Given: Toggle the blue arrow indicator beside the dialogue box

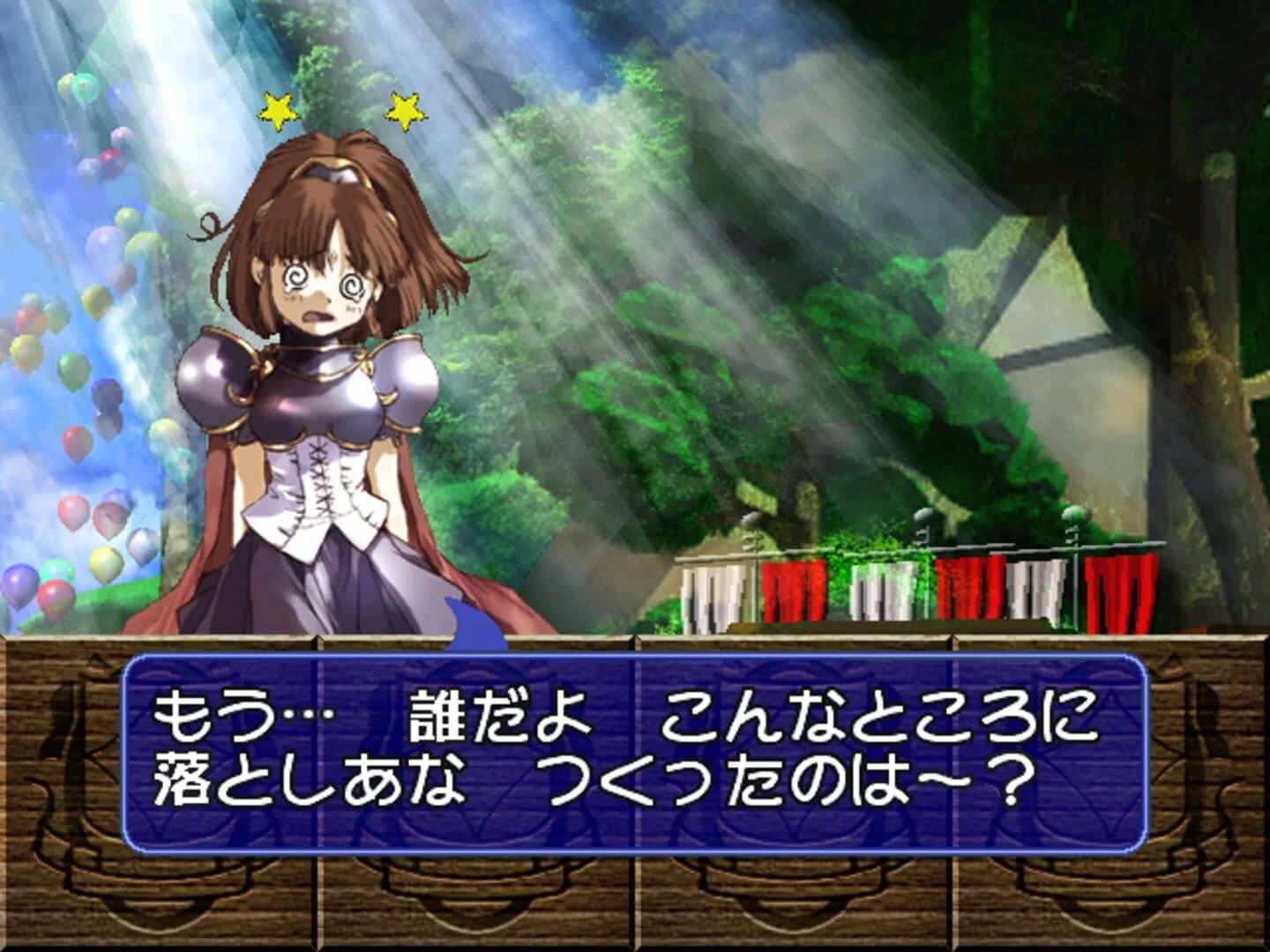Looking at the screenshot, I should (x=476, y=628).
